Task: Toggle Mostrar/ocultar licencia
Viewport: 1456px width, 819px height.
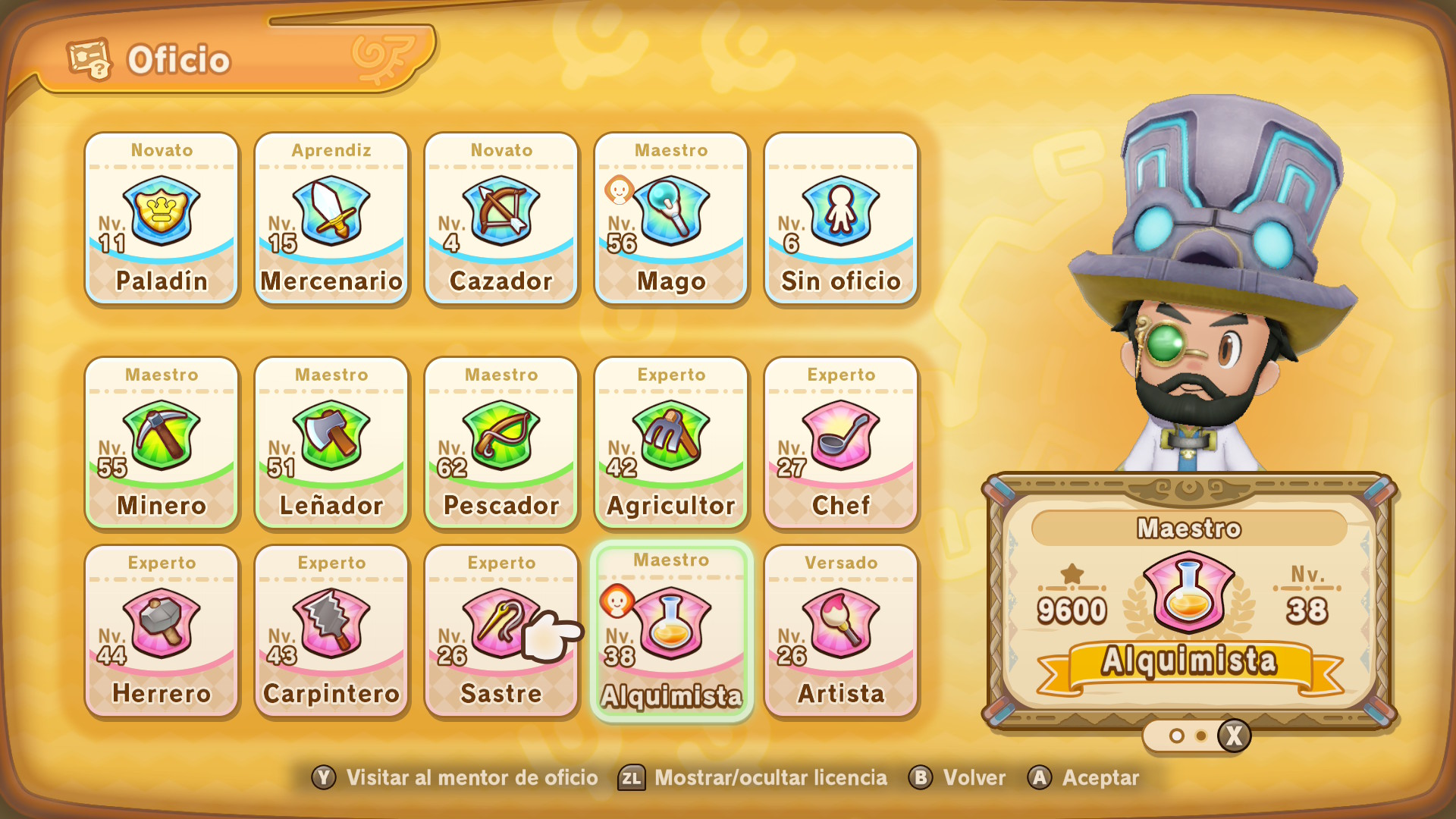Action: (x=754, y=778)
